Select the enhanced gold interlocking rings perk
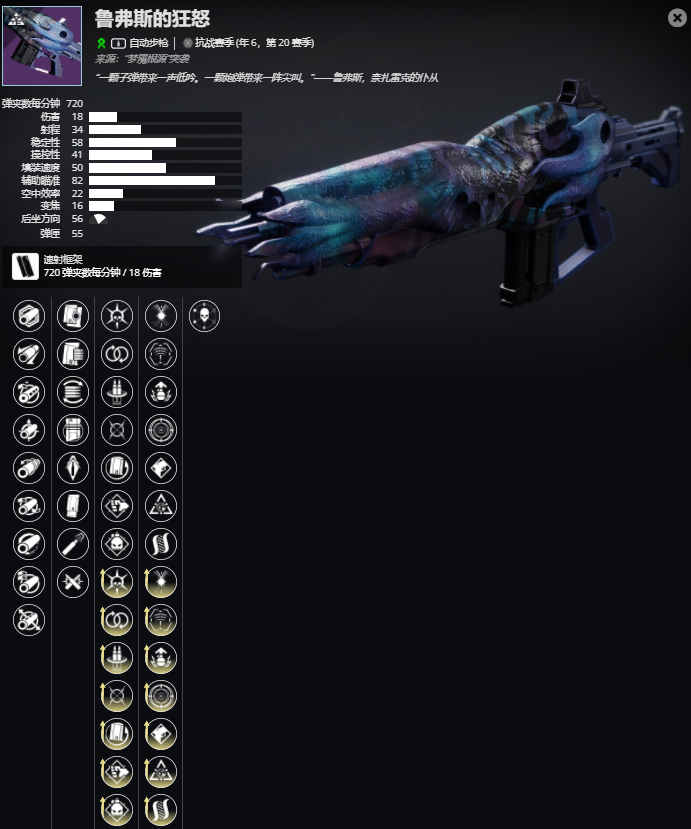 (117, 620)
